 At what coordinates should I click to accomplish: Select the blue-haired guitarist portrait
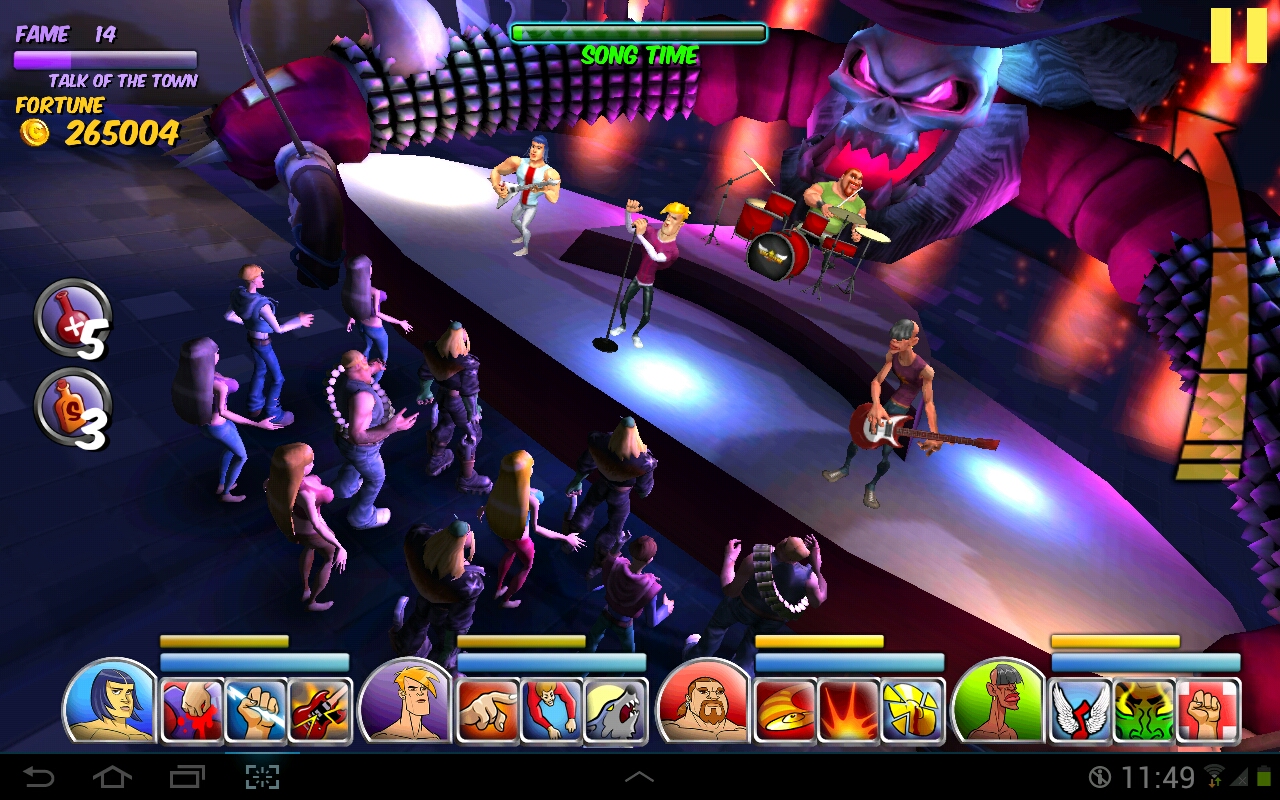click(x=111, y=702)
